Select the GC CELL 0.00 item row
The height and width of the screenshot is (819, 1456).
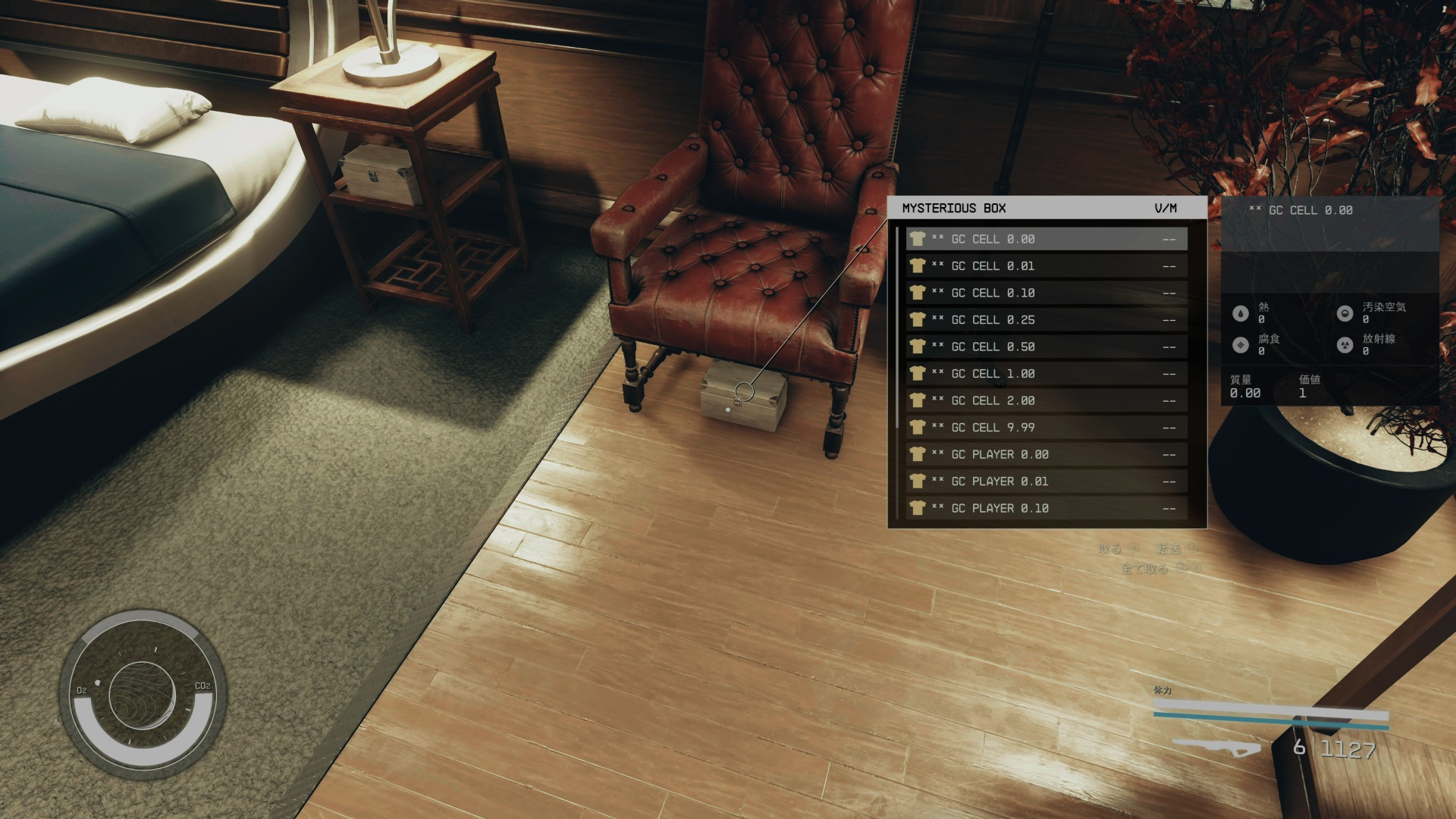(1046, 239)
